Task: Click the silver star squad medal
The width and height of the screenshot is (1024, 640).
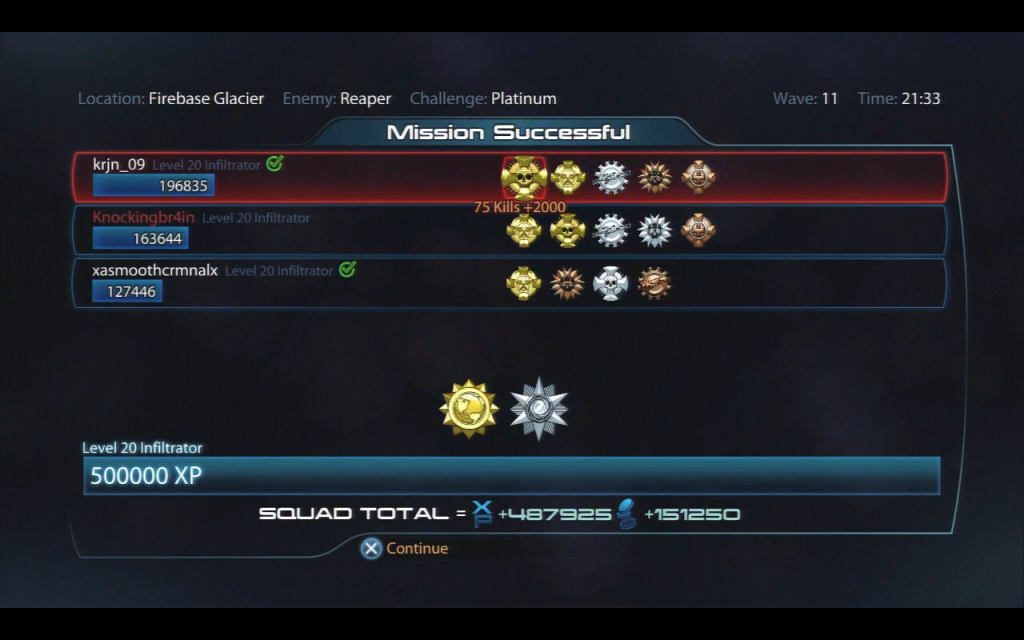Action: (539, 408)
